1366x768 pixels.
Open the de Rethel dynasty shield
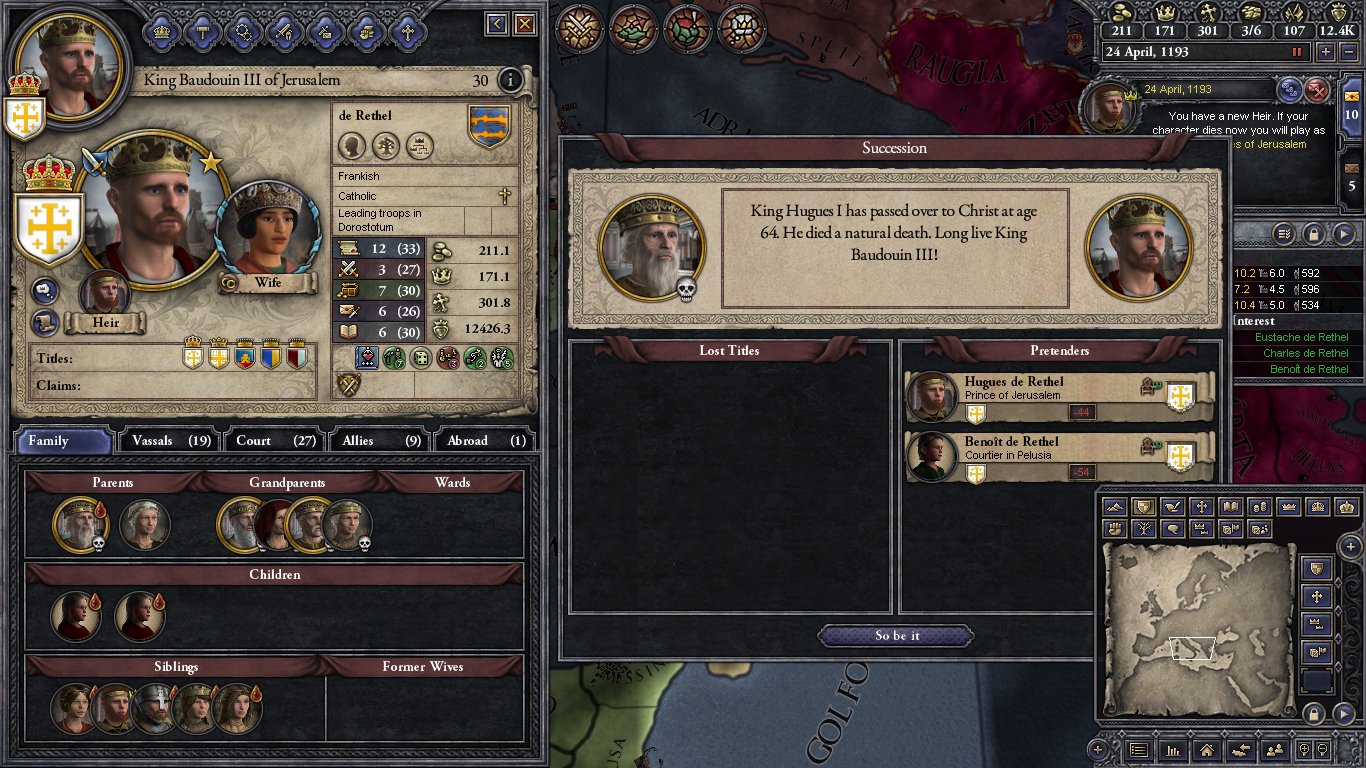click(489, 127)
